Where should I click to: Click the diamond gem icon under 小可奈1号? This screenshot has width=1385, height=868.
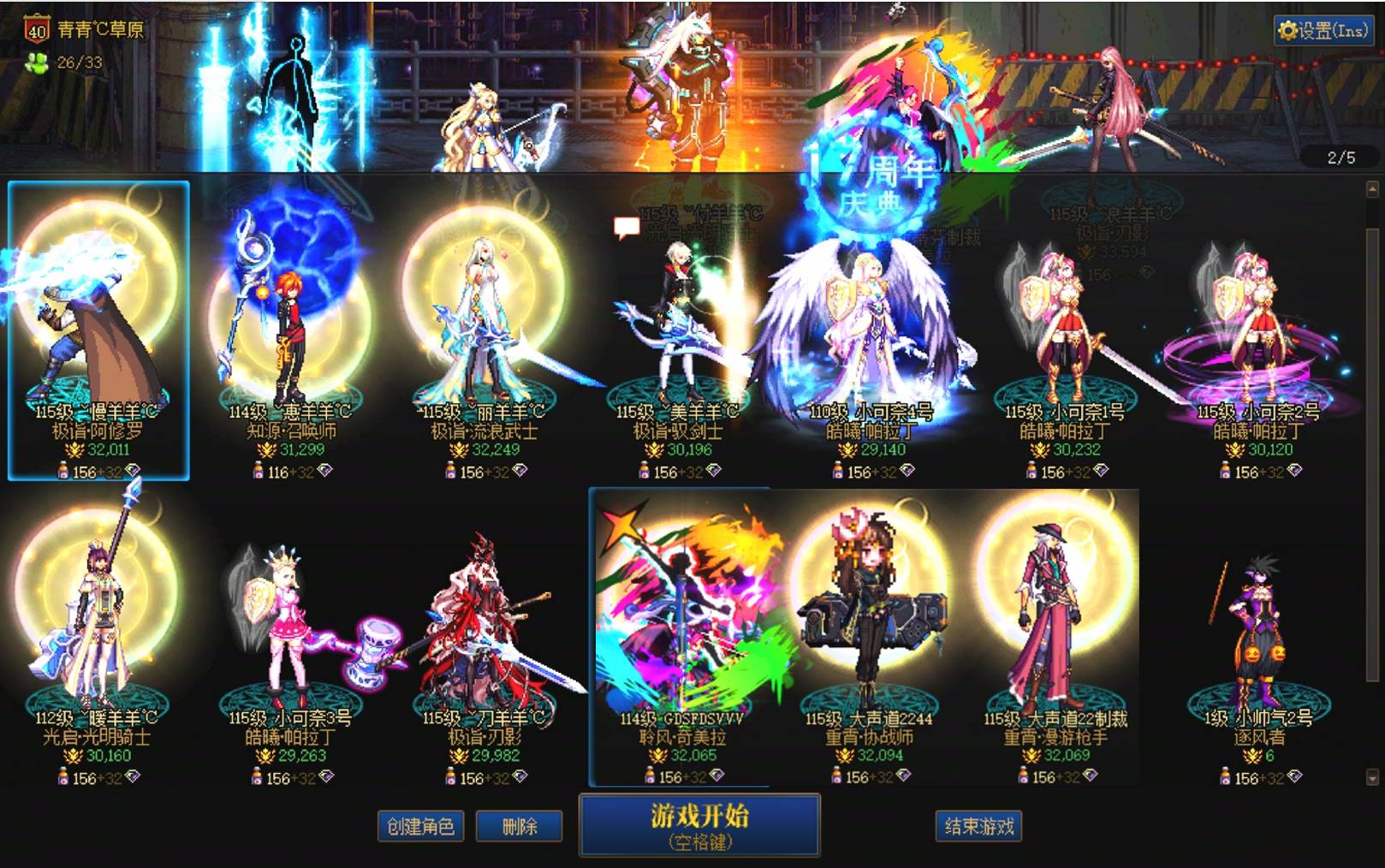[x=1098, y=468]
